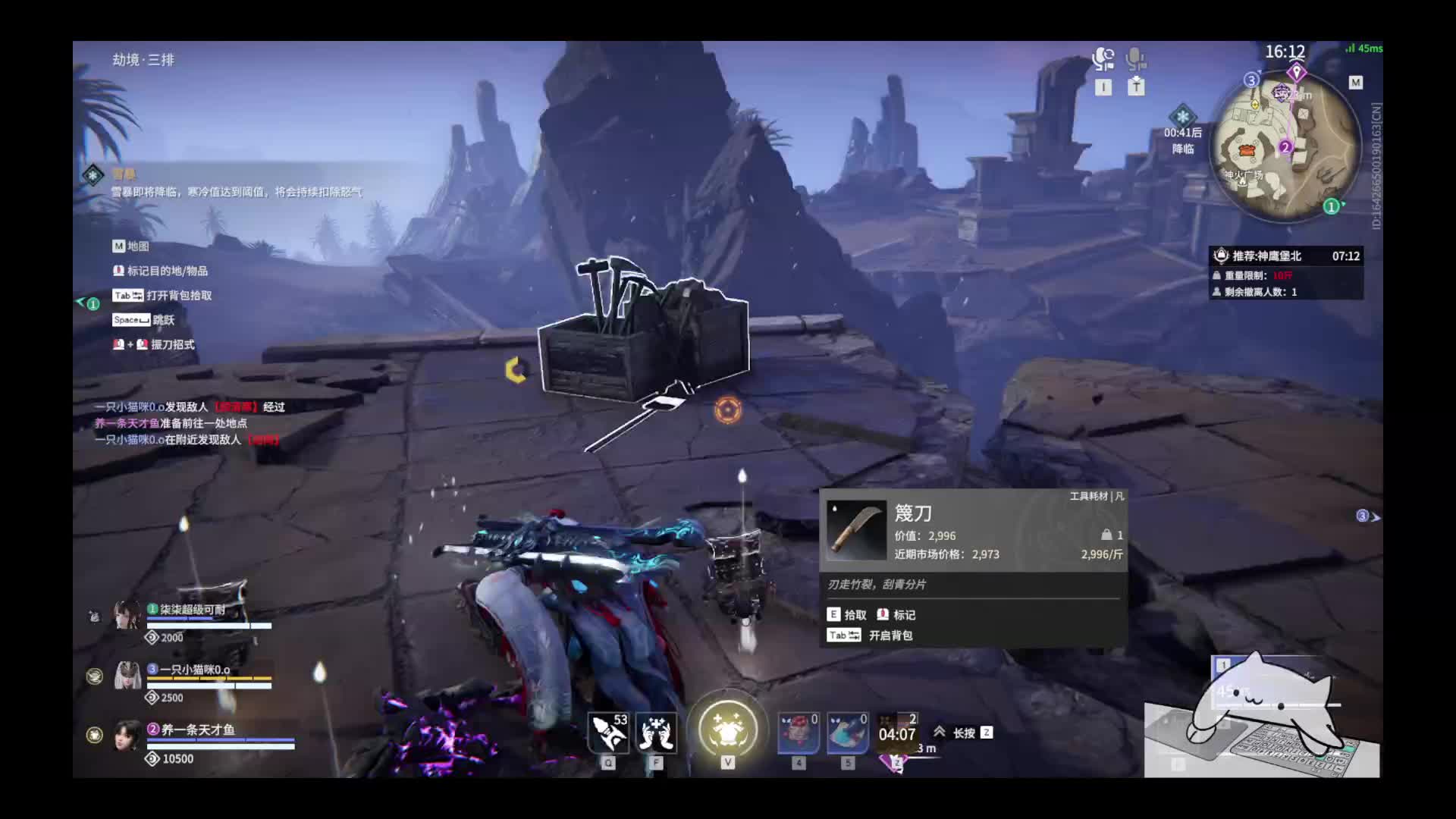
Task: Toggle the microphone icon
Action: click(1135, 59)
